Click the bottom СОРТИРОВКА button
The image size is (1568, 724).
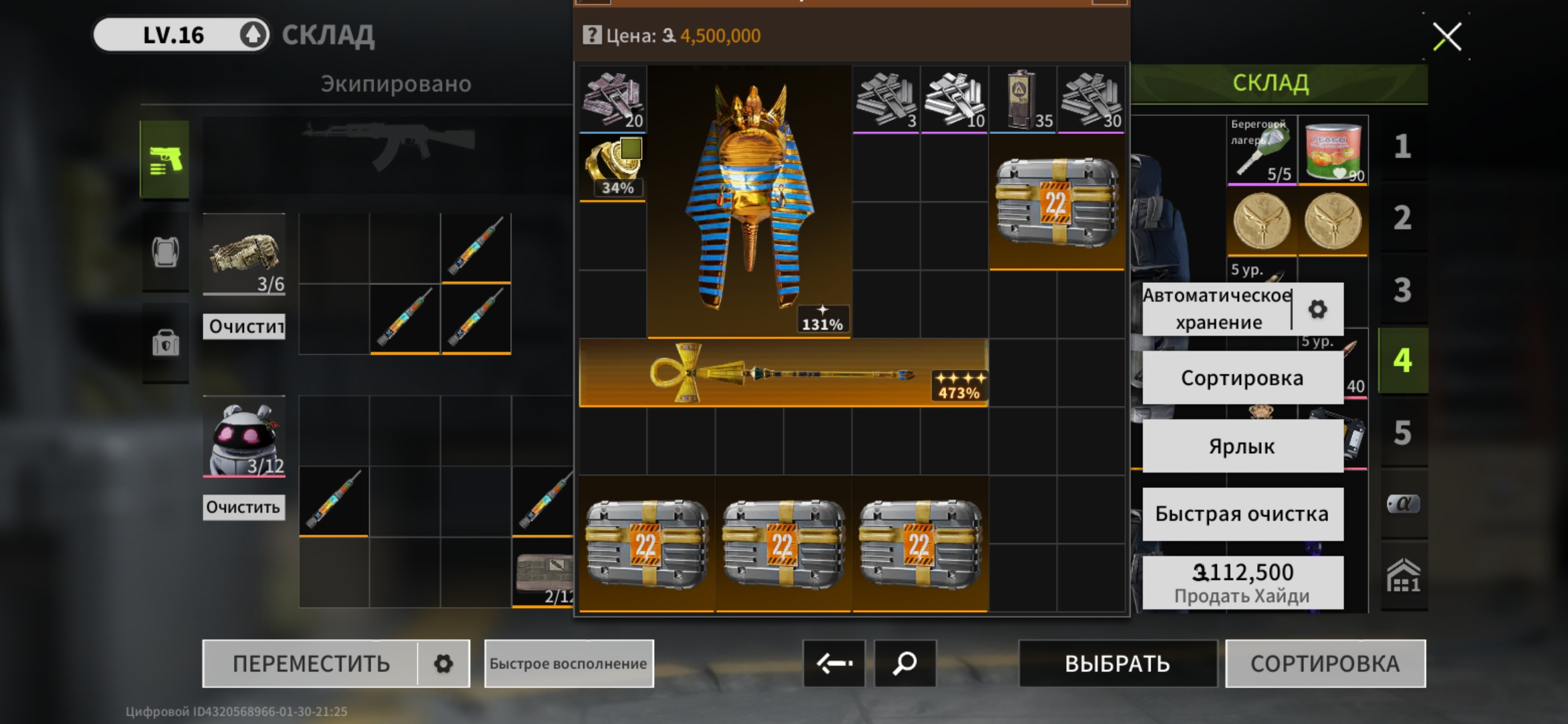click(x=1325, y=664)
